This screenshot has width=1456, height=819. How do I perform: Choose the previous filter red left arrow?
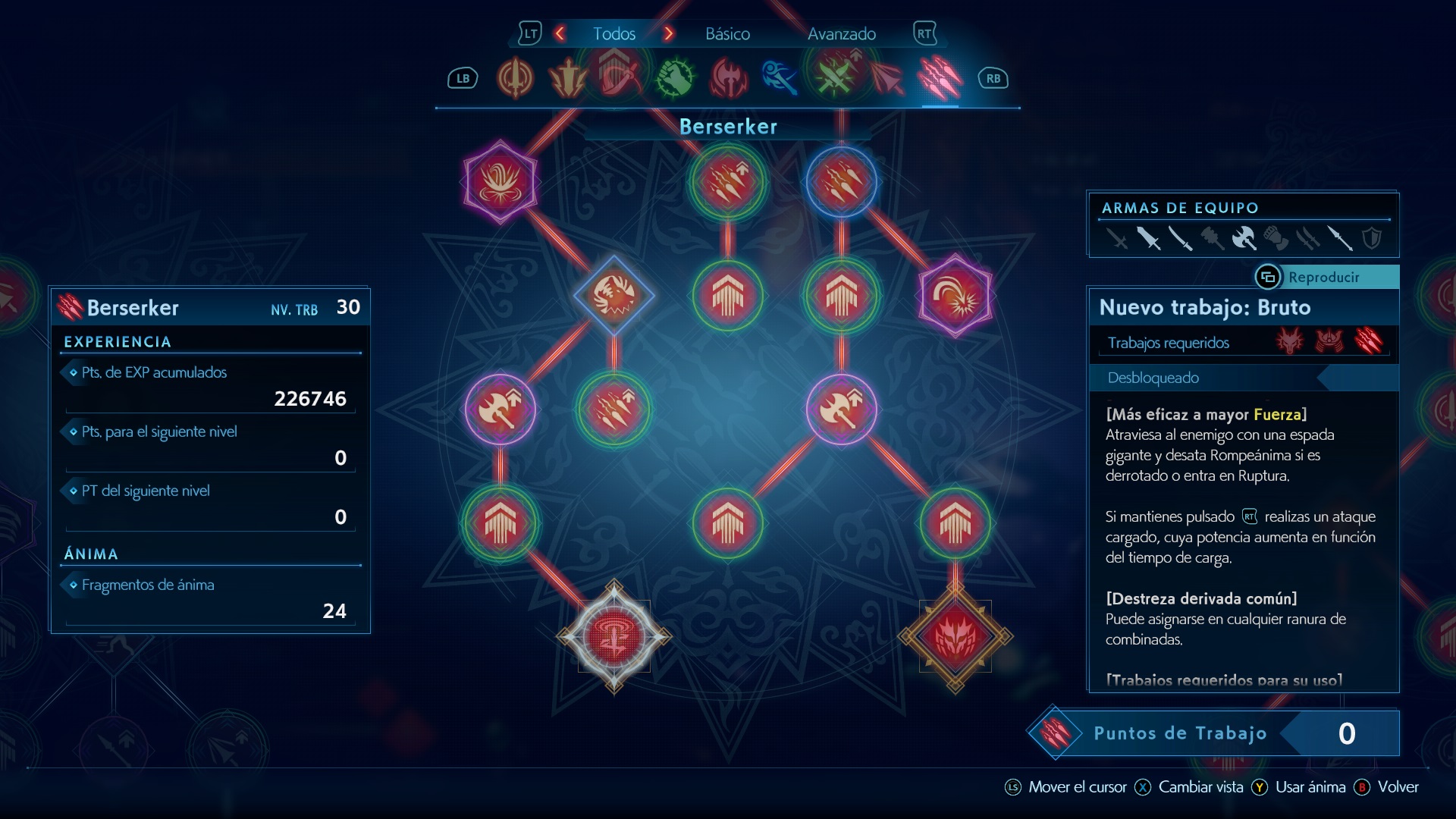pos(560,34)
